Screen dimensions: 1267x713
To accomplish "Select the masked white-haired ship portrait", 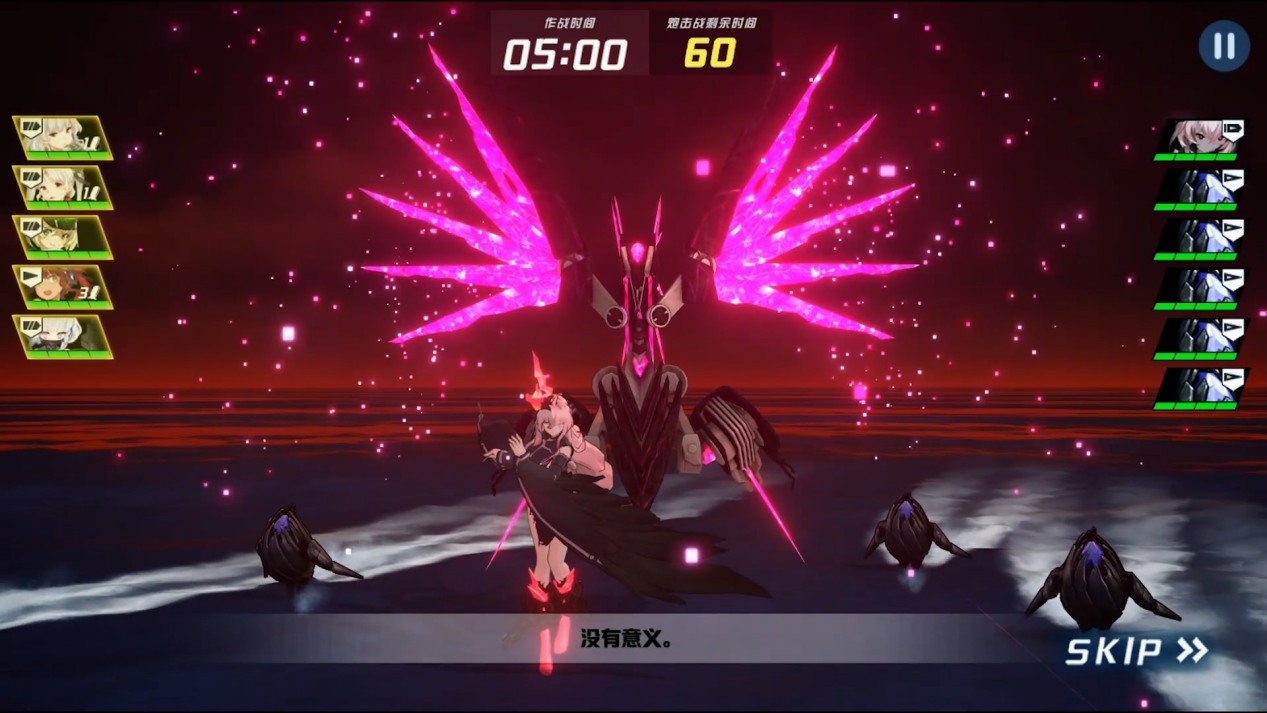I will pyautogui.click(x=63, y=337).
